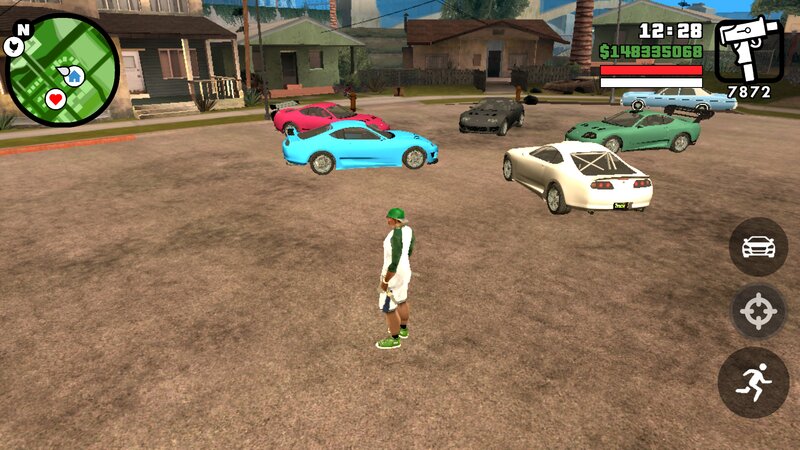This screenshot has width=800, height=450.
Task: Open the circular radar minimap
Action: point(62,70)
